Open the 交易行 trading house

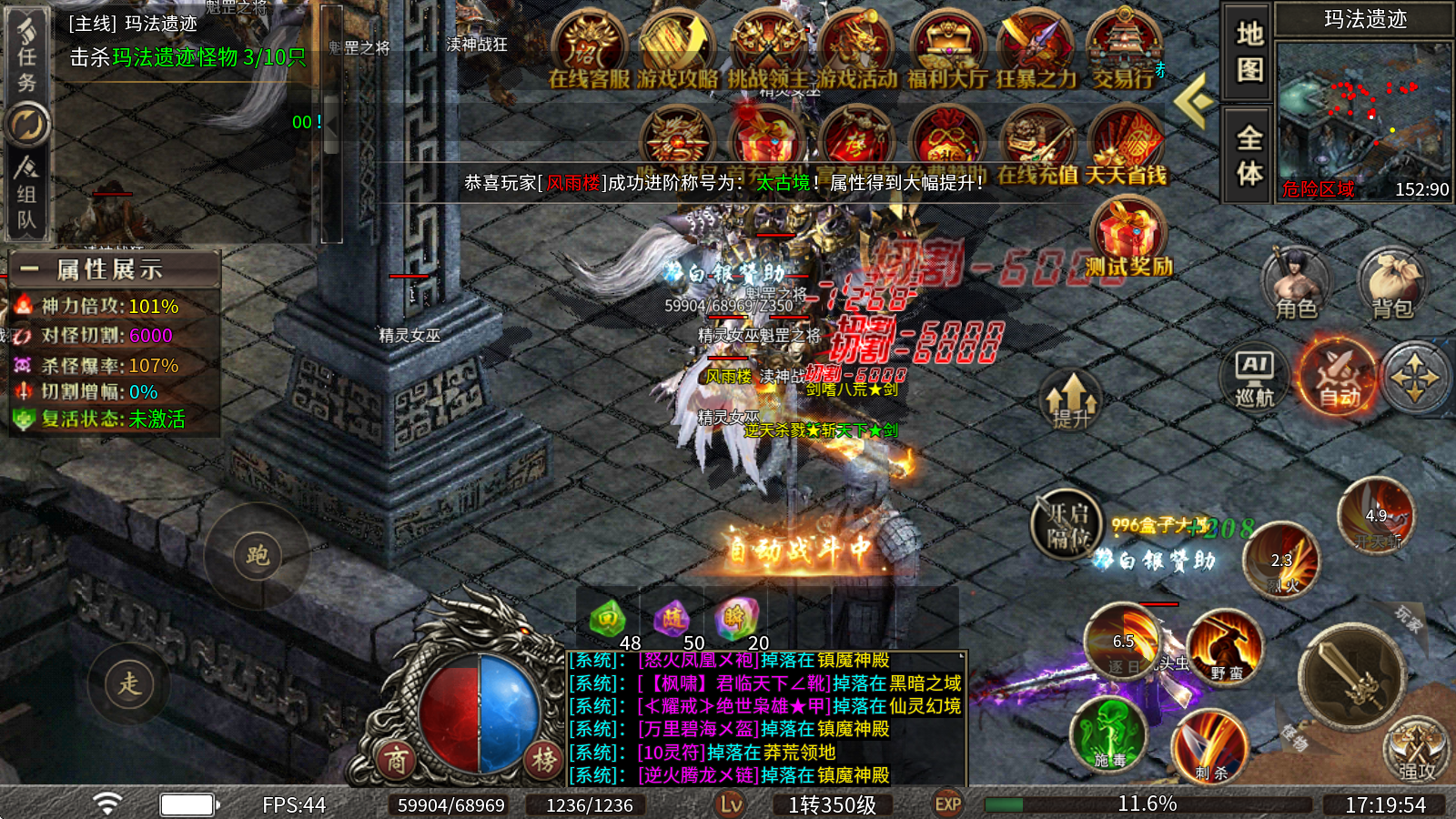1124,51
